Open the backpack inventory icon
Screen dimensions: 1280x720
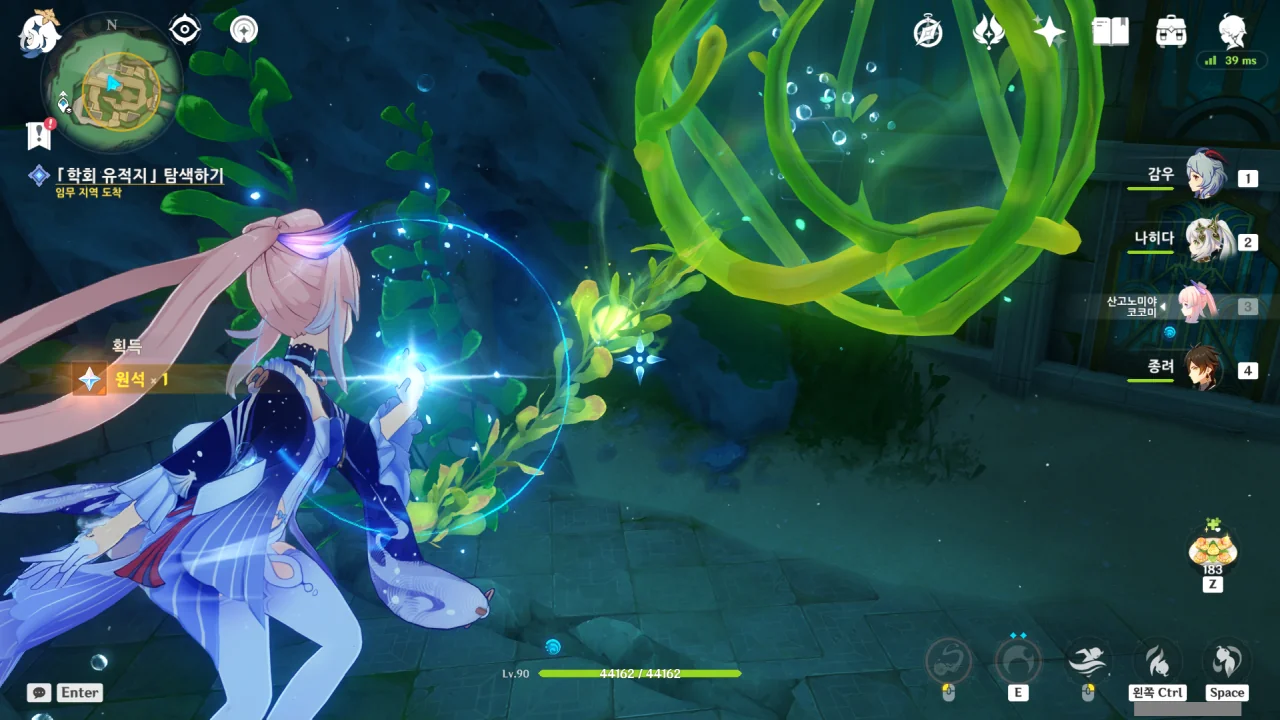1171,33
